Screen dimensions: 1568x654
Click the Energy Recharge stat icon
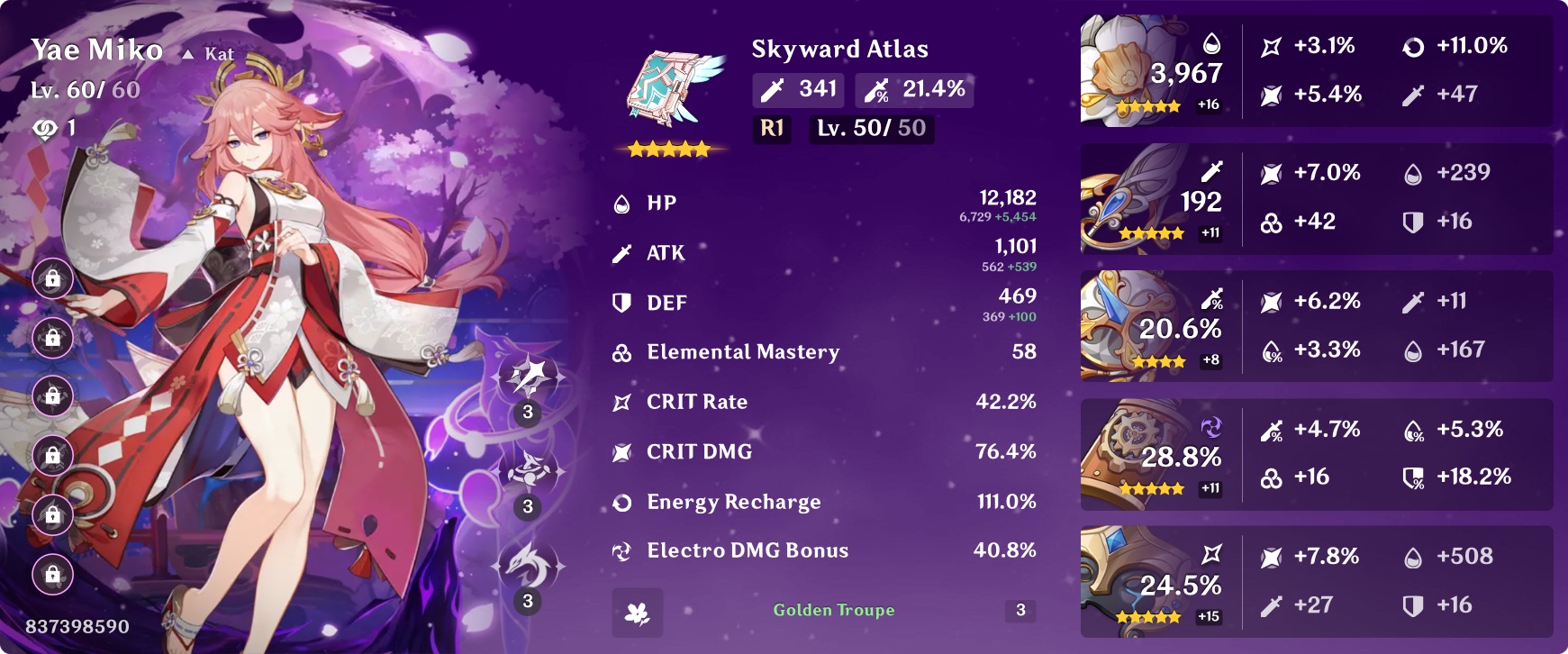(x=622, y=501)
